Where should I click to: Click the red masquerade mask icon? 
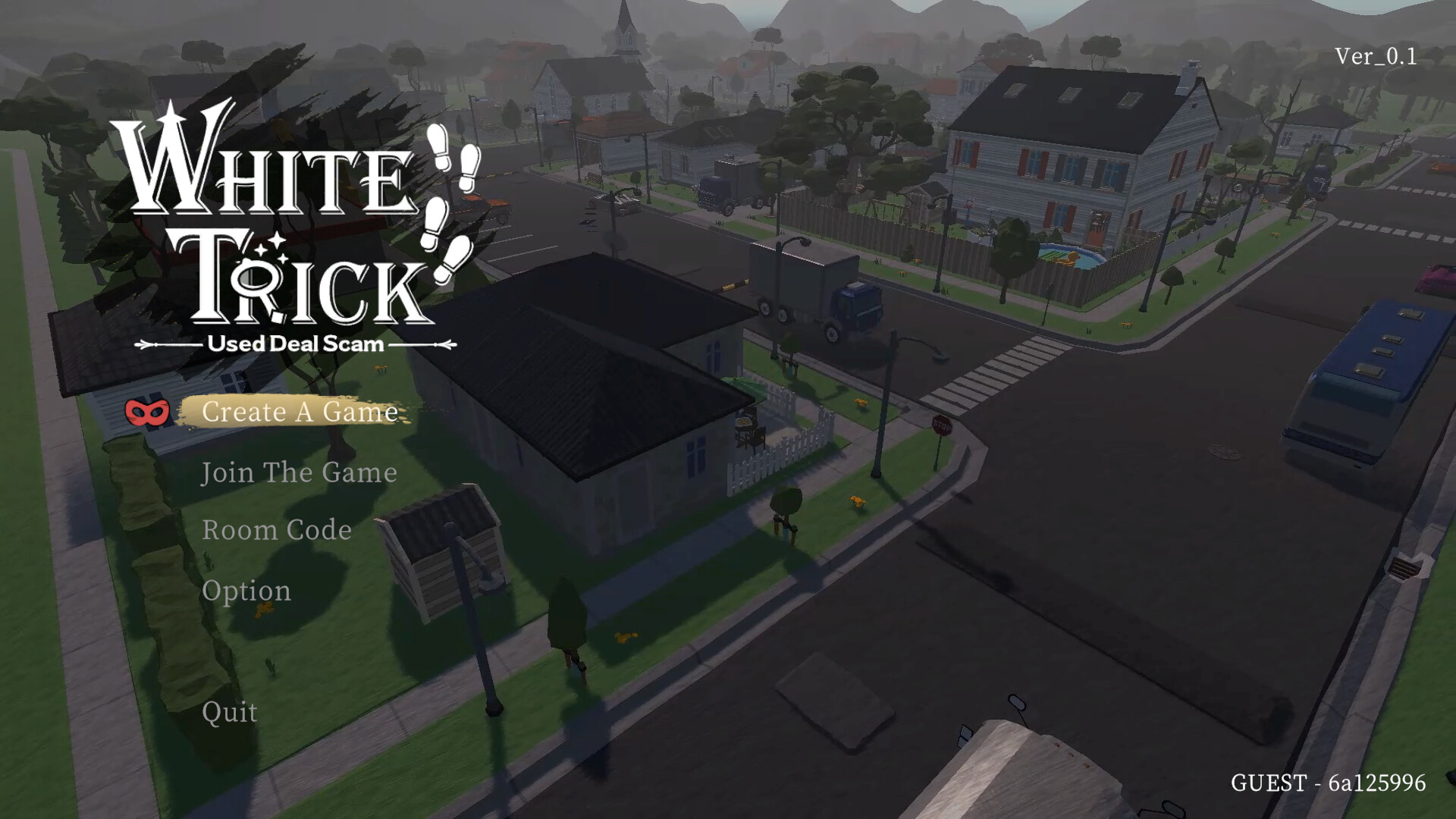coord(146,413)
